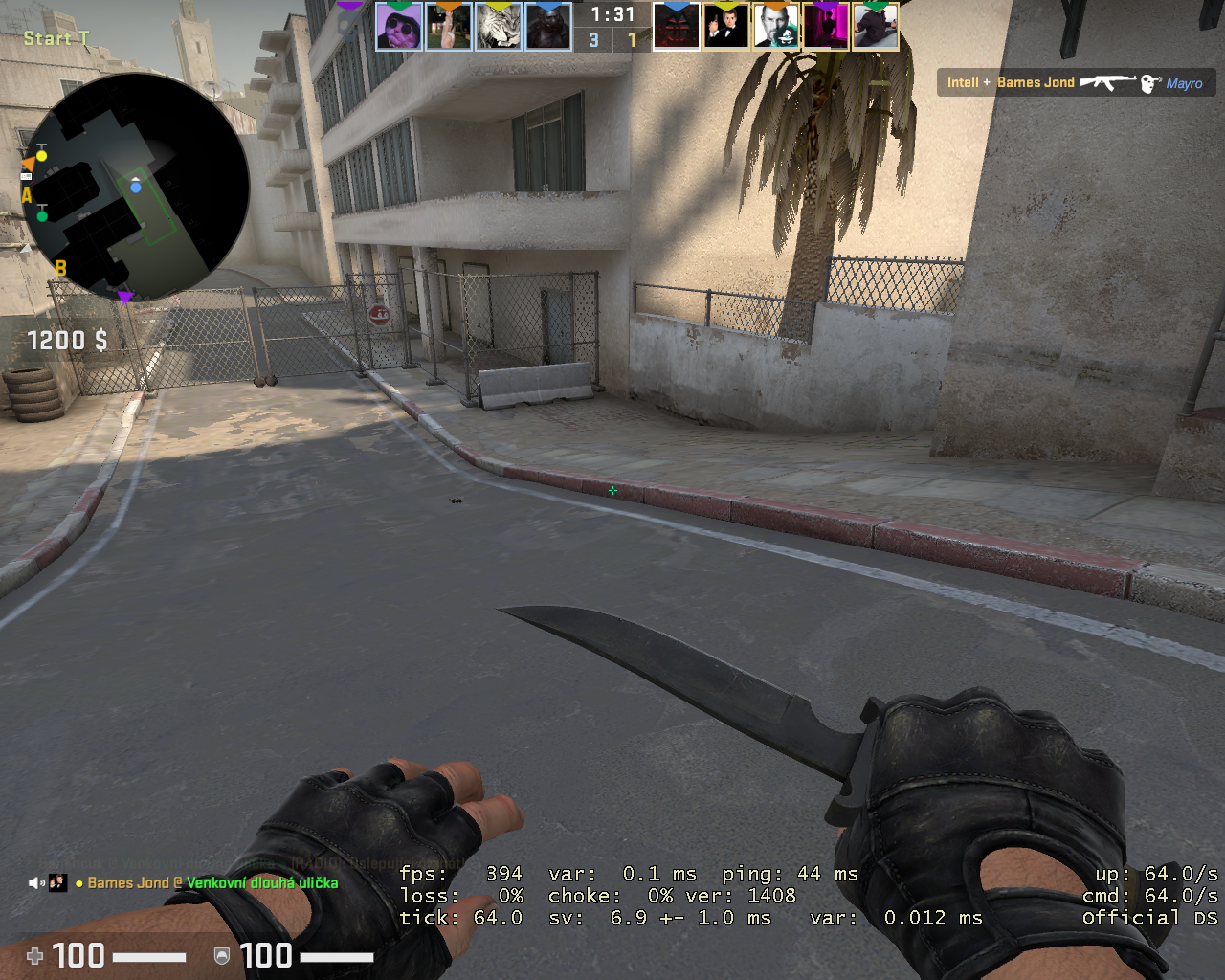Select the red emblem player avatar
Image resolution: width=1225 pixels, height=980 pixels.
point(677,26)
